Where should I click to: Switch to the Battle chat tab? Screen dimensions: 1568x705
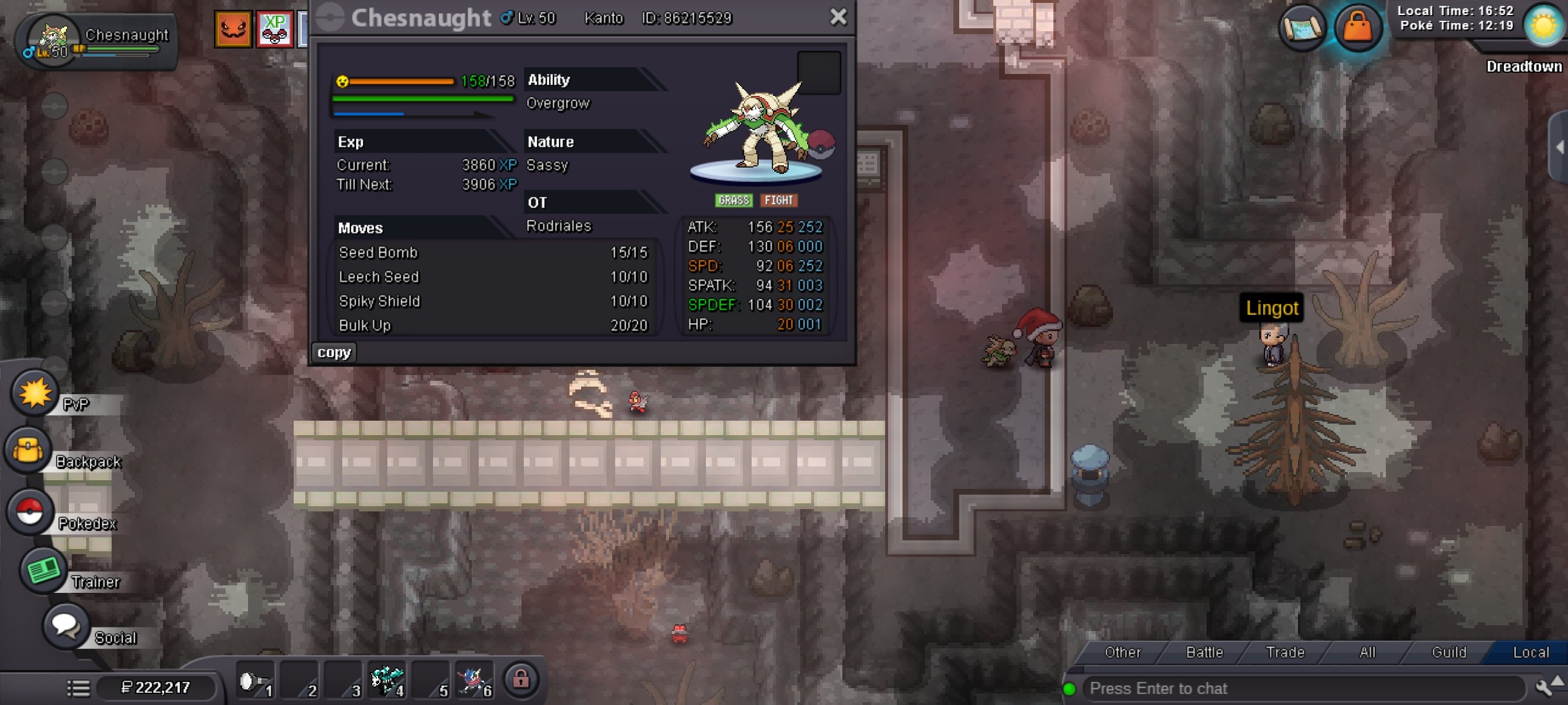1204,652
